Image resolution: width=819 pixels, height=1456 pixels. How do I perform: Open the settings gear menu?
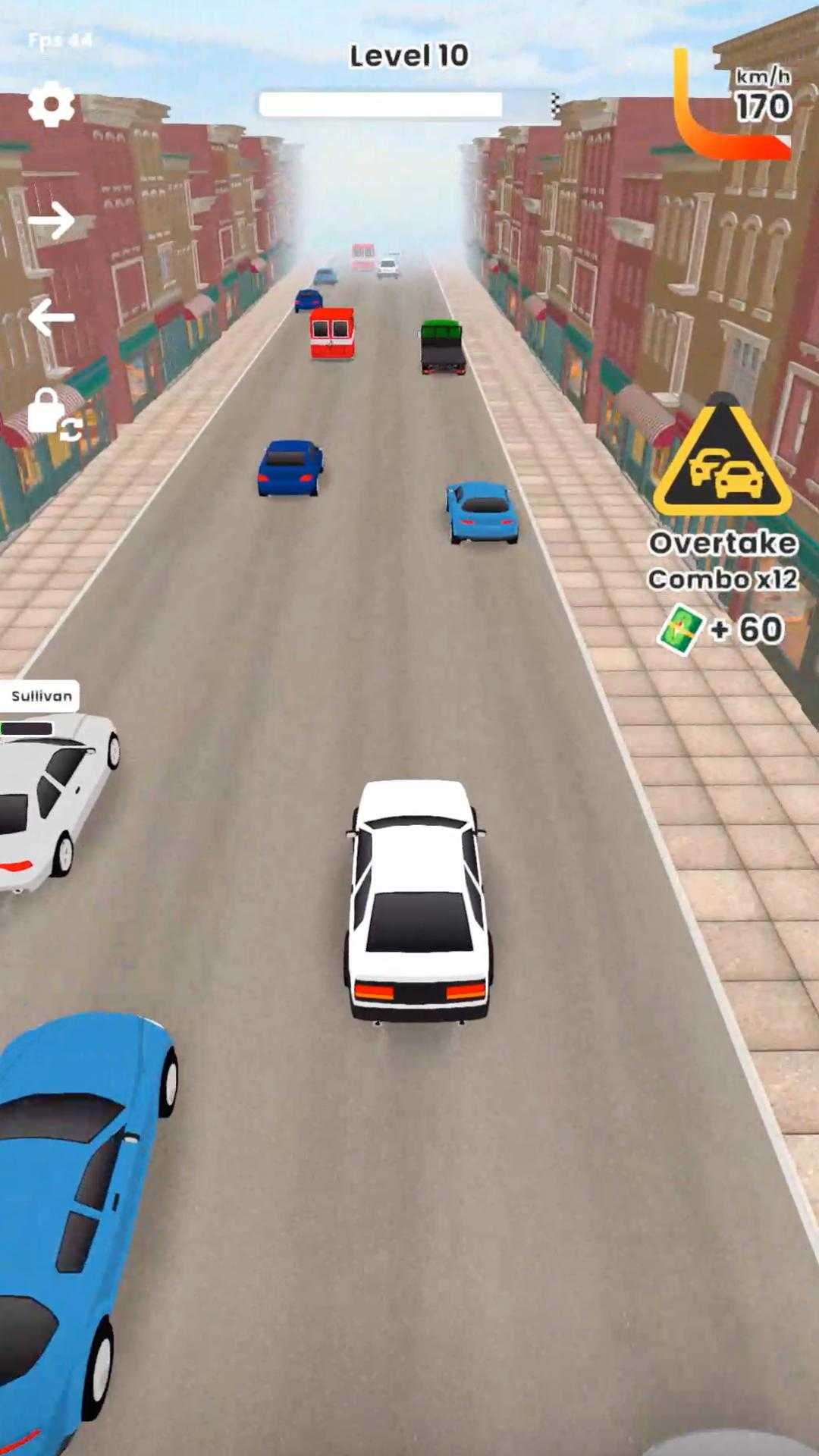pyautogui.click(x=52, y=104)
